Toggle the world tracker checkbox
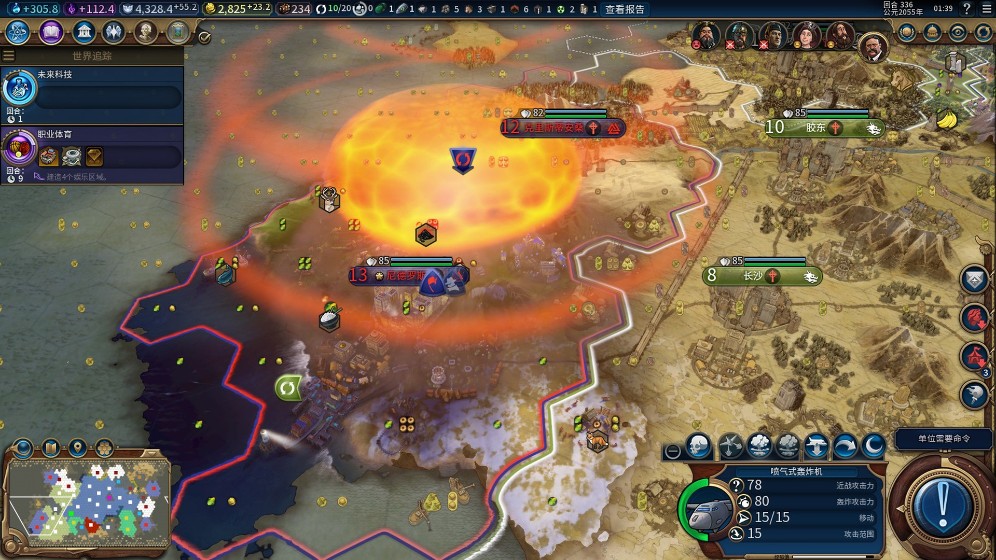The height and width of the screenshot is (560, 996). [204, 37]
